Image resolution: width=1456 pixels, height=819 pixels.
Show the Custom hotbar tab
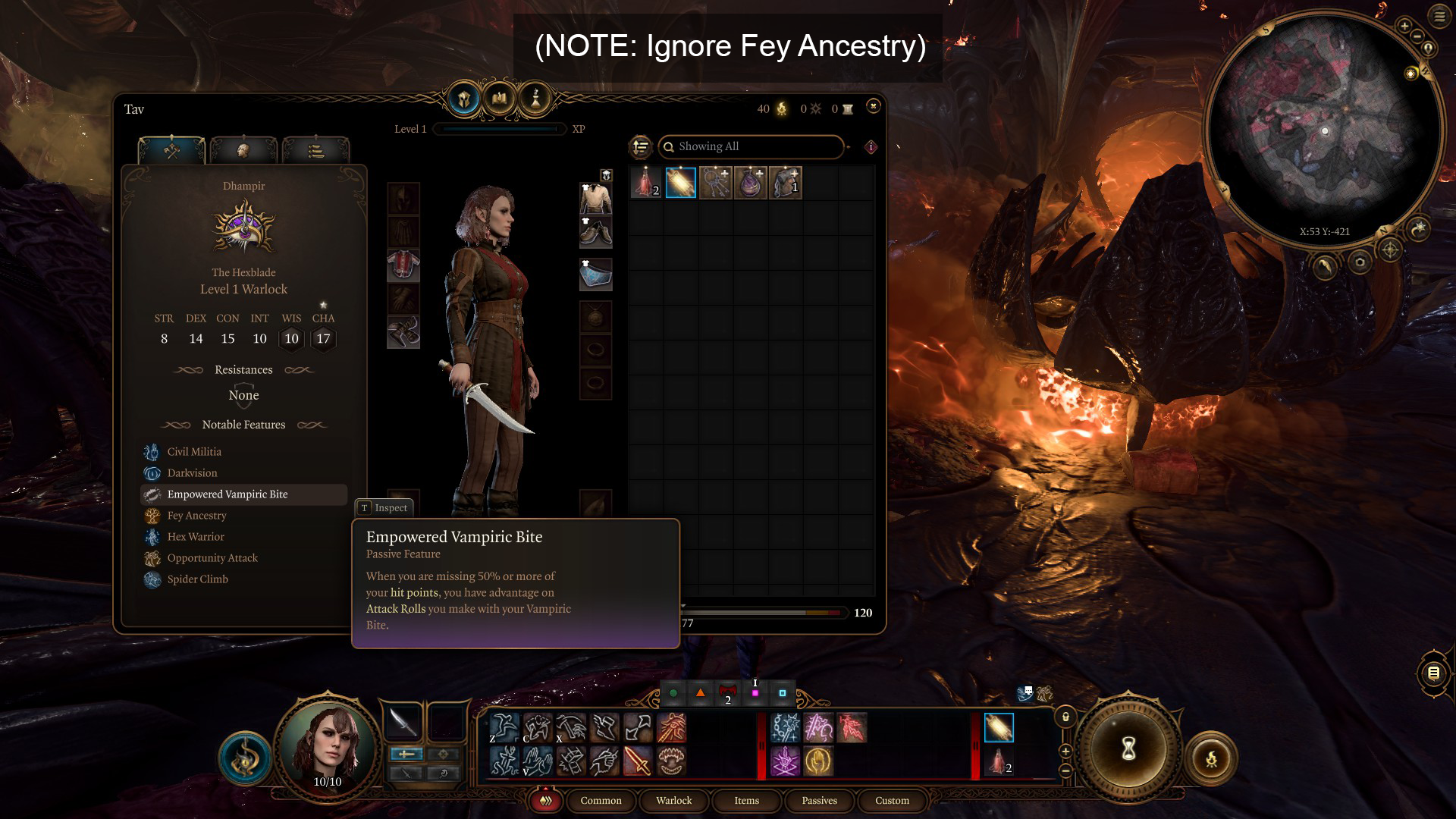[x=892, y=801]
